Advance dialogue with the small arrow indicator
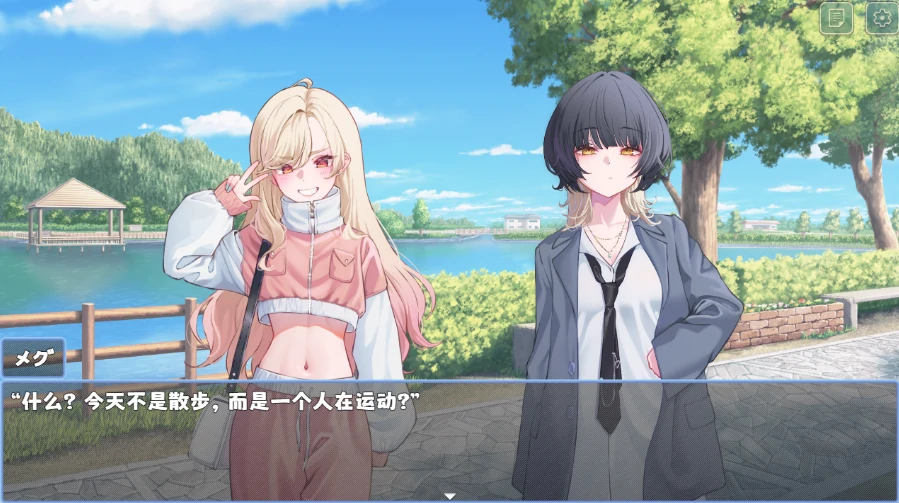Viewport: 899px width, 503px height. point(450,495)
